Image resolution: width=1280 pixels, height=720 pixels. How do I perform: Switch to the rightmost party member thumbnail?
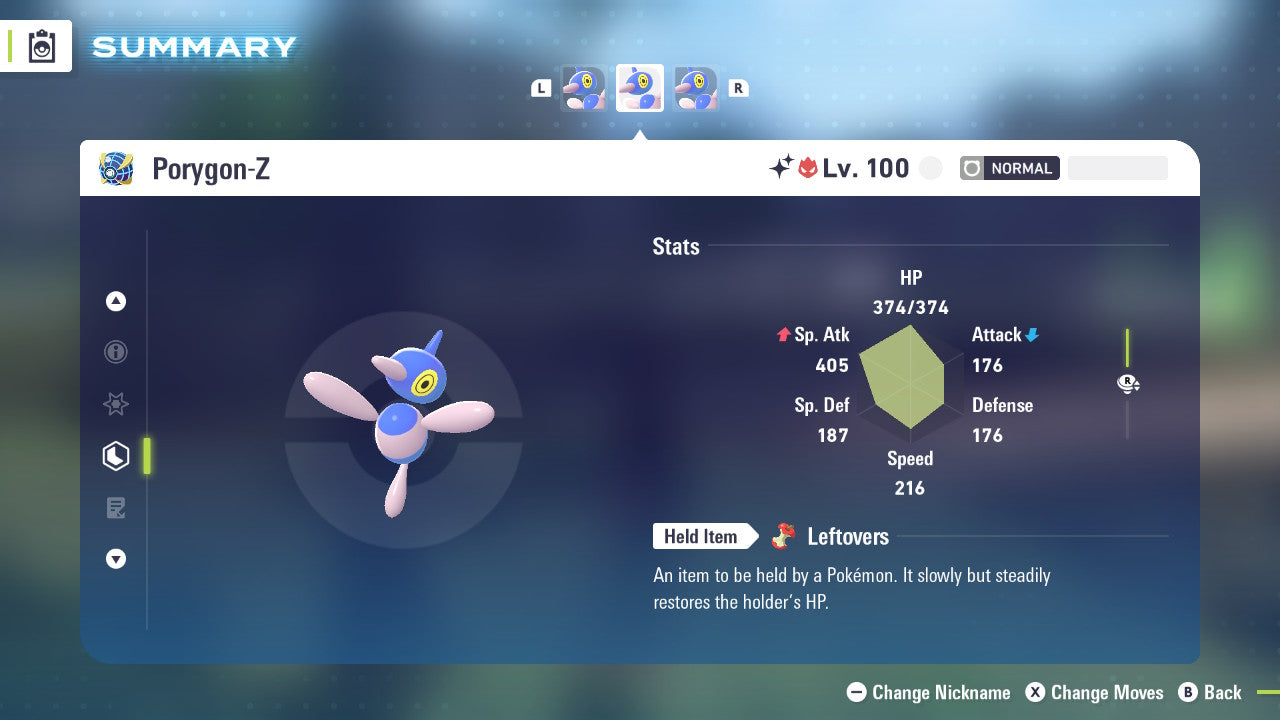point(695,88)
